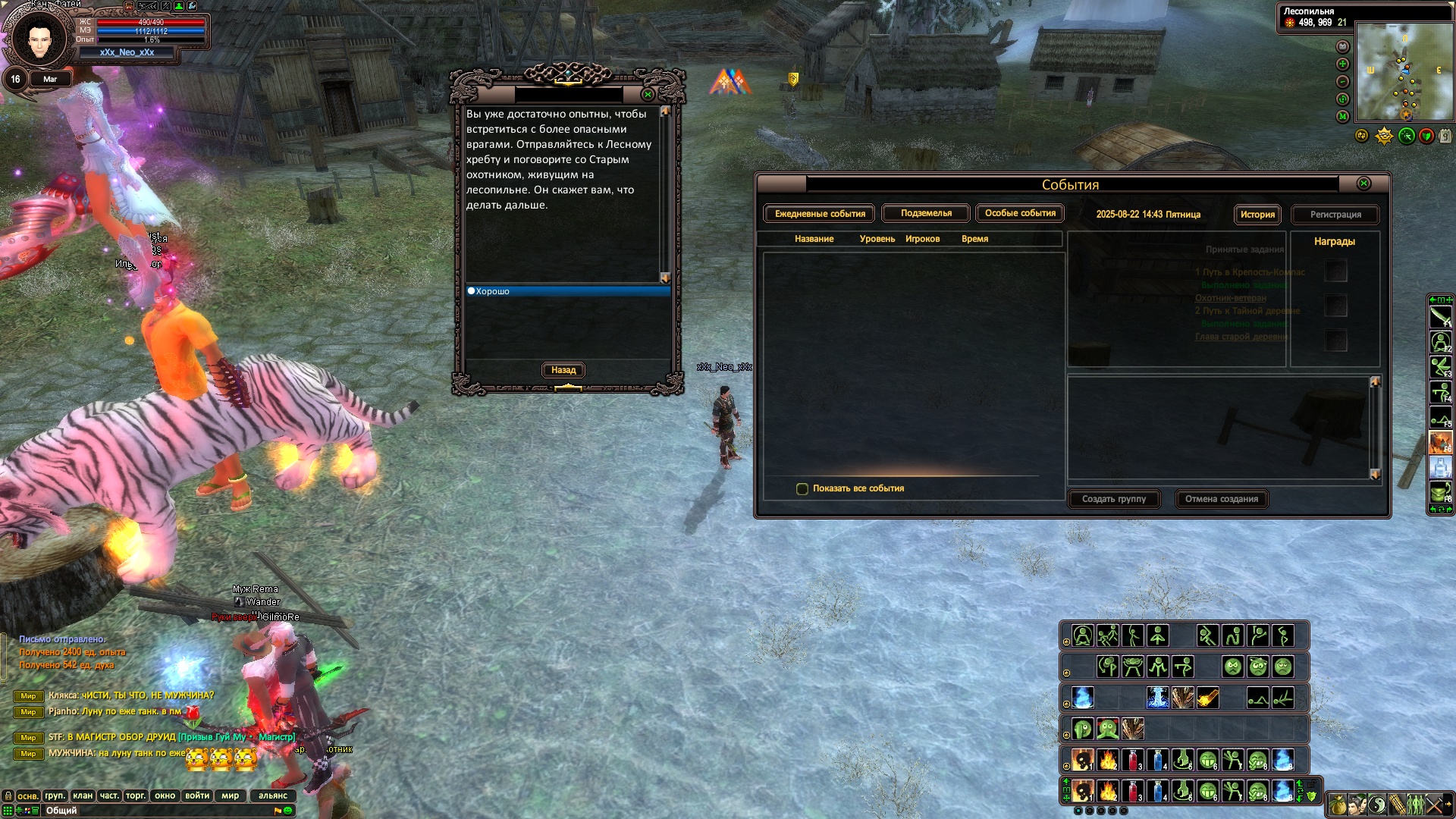This screenshot has width=1456, height=819.
Task: Open the "Подземелья" tab
Action: pyautogui.click(x=926, y=213)
